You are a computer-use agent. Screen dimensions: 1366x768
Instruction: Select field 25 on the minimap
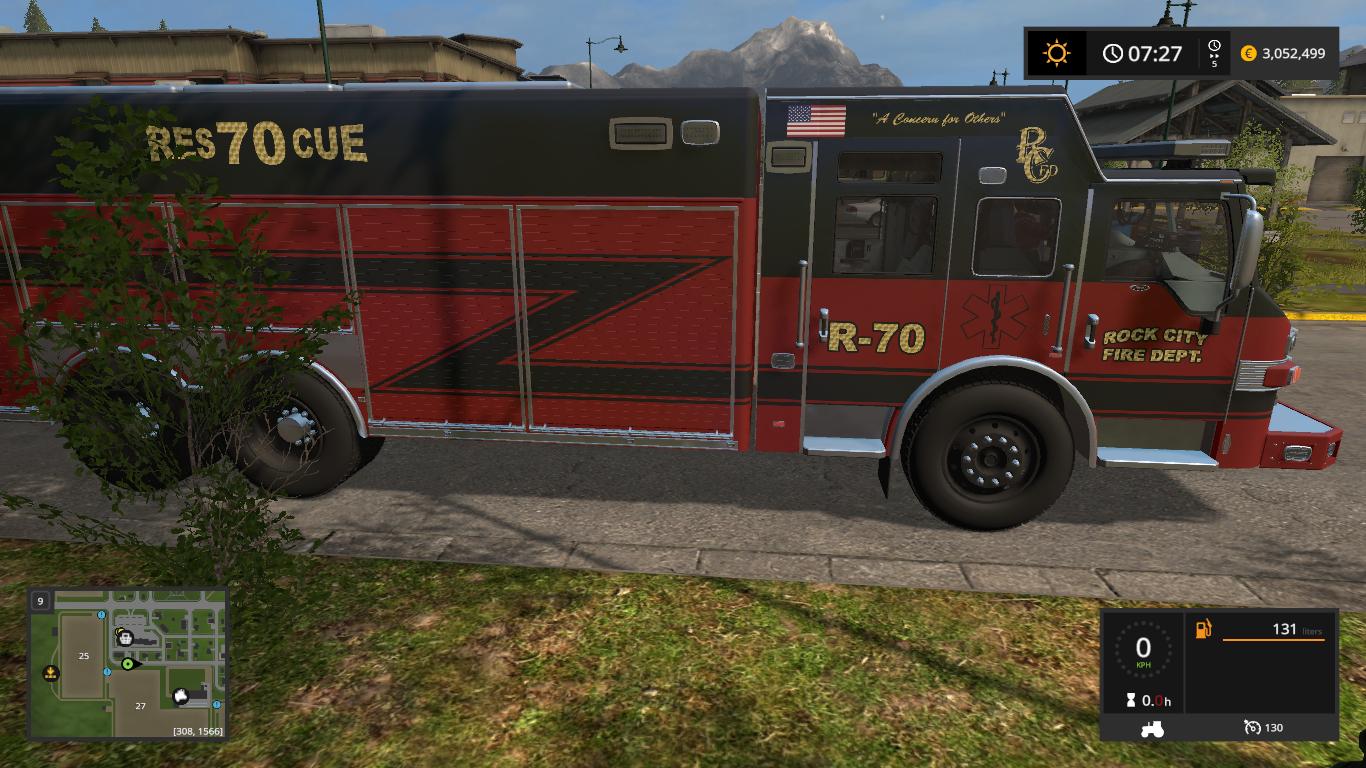click(x=84, y=656)
